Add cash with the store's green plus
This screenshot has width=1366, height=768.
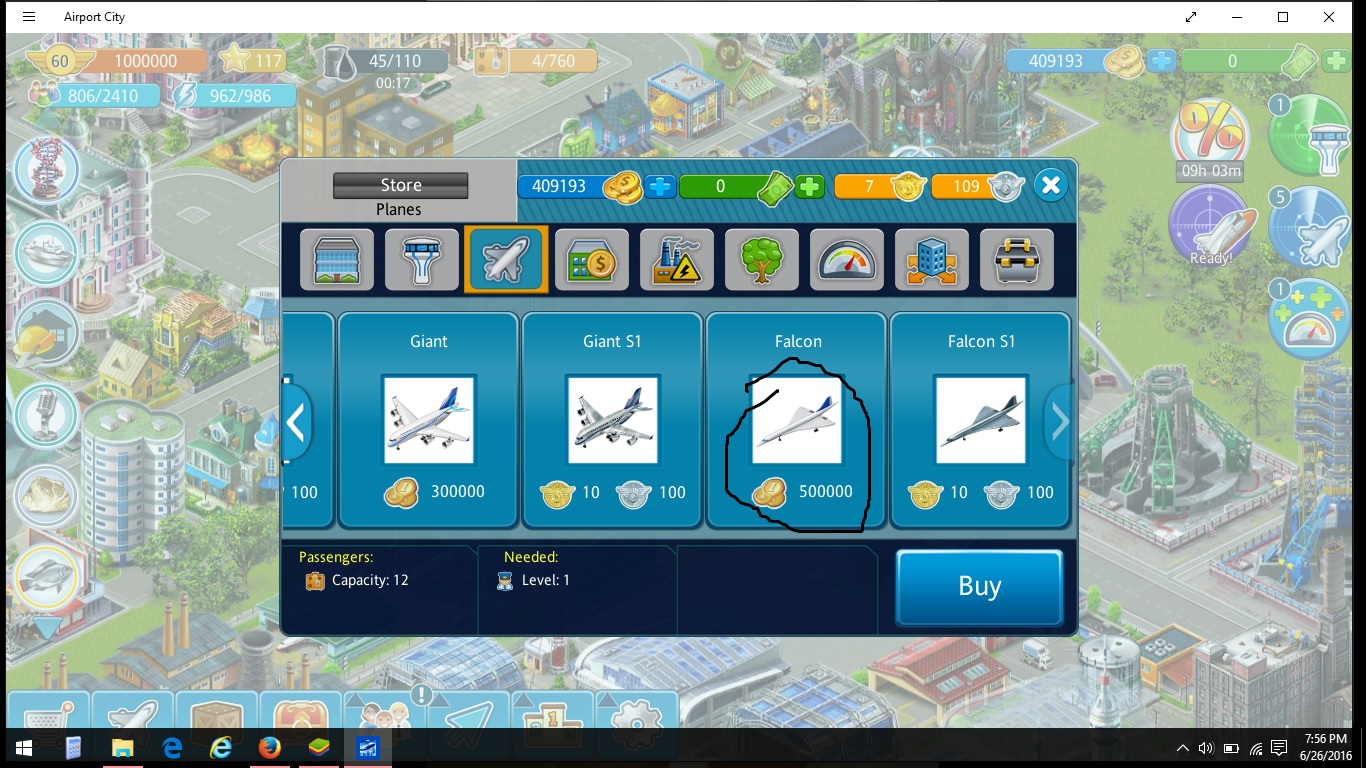click(810, 186)
